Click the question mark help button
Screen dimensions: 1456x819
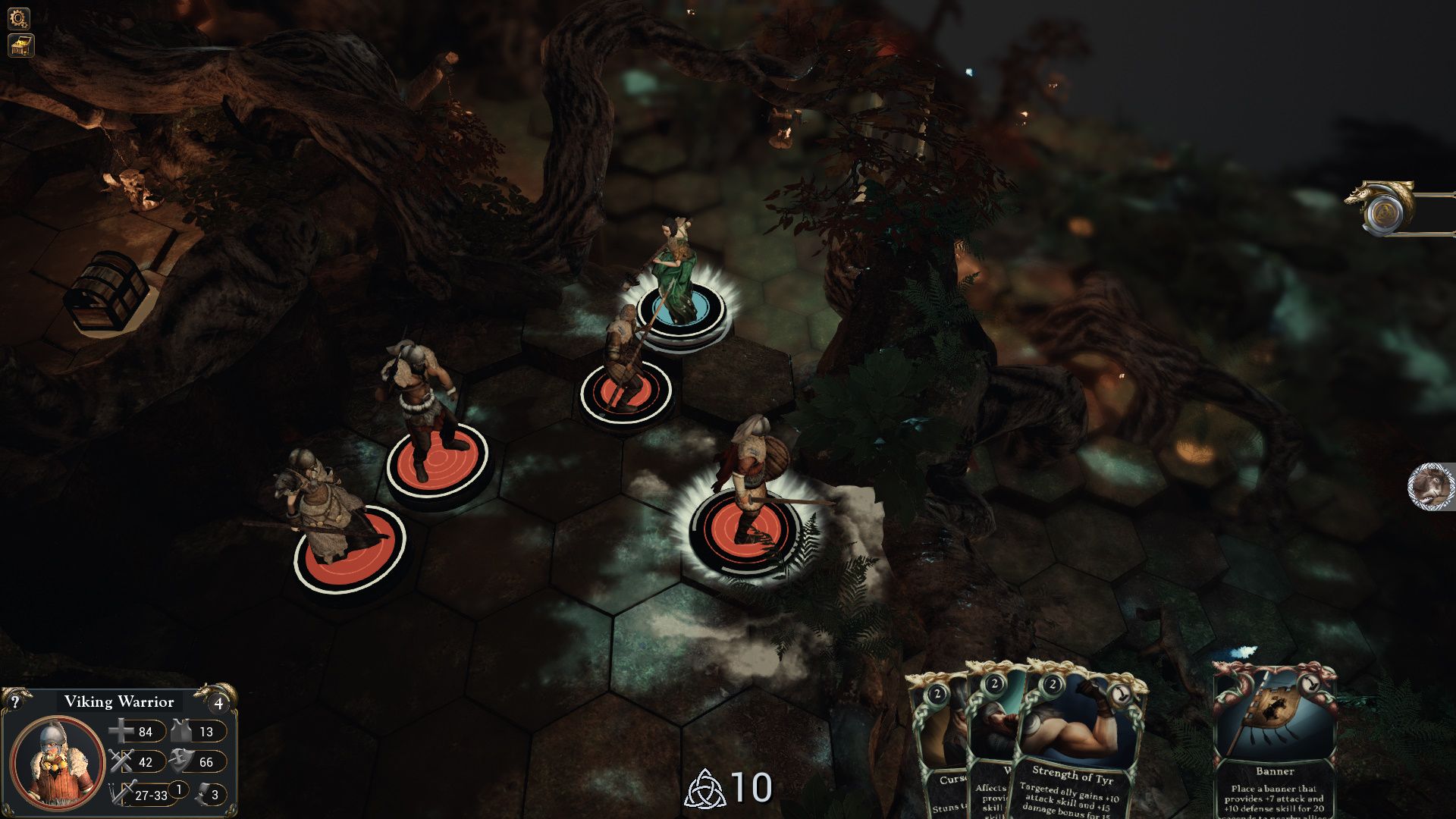pyautogui.click(x=14, y=701)
